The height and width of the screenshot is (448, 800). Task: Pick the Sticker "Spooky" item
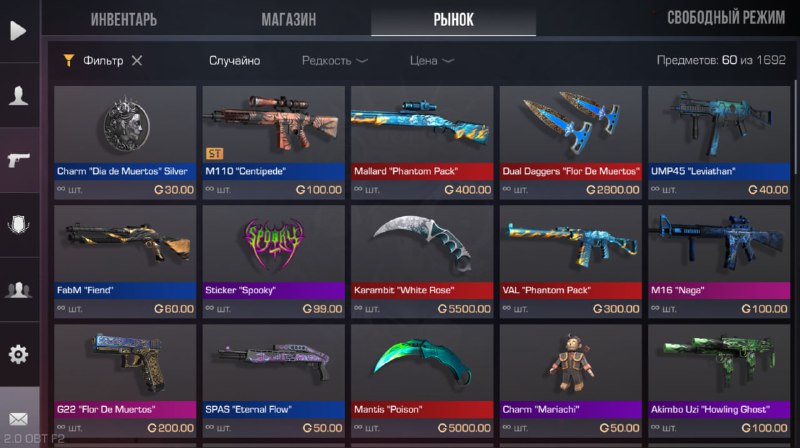click(271, 260)
